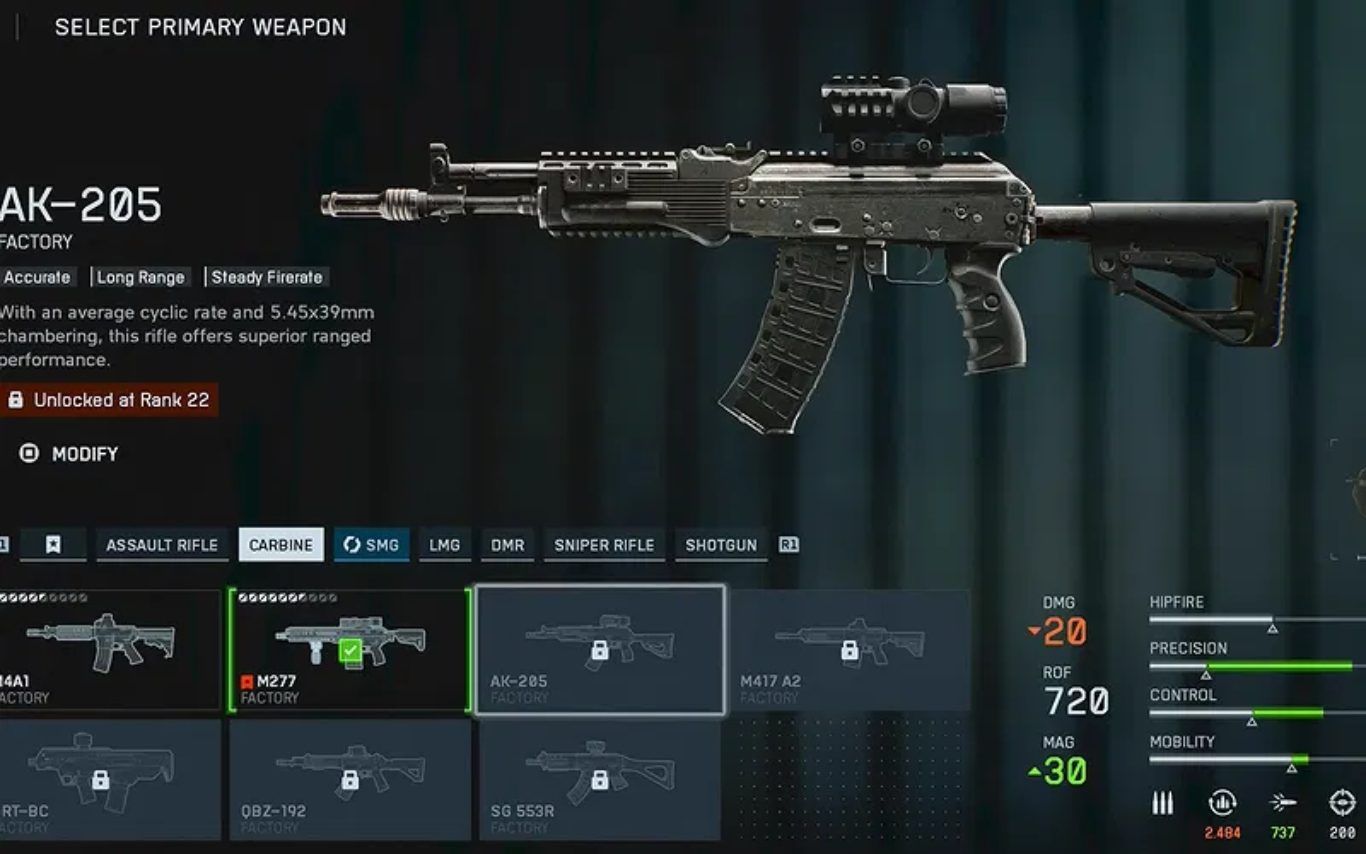Open the bookmarked favorites tab
The height and width of the screenshot is (854, 1366).
tap(53, 545)
